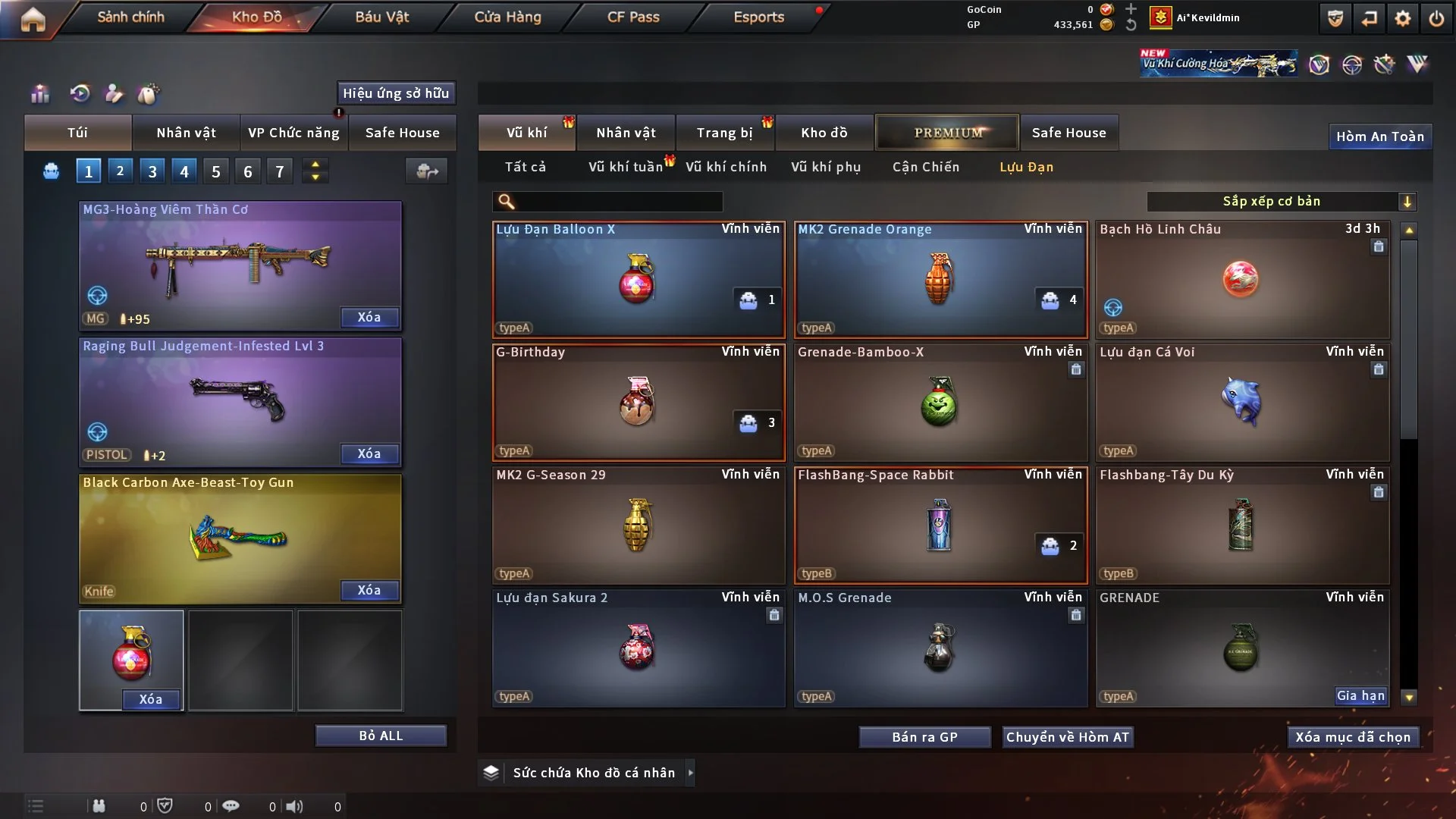Image resolution: width=1456 pixels, height=819 pixels.
Task: Click Chuyển về Hòm AT button
Action: tap(1068, 737)
